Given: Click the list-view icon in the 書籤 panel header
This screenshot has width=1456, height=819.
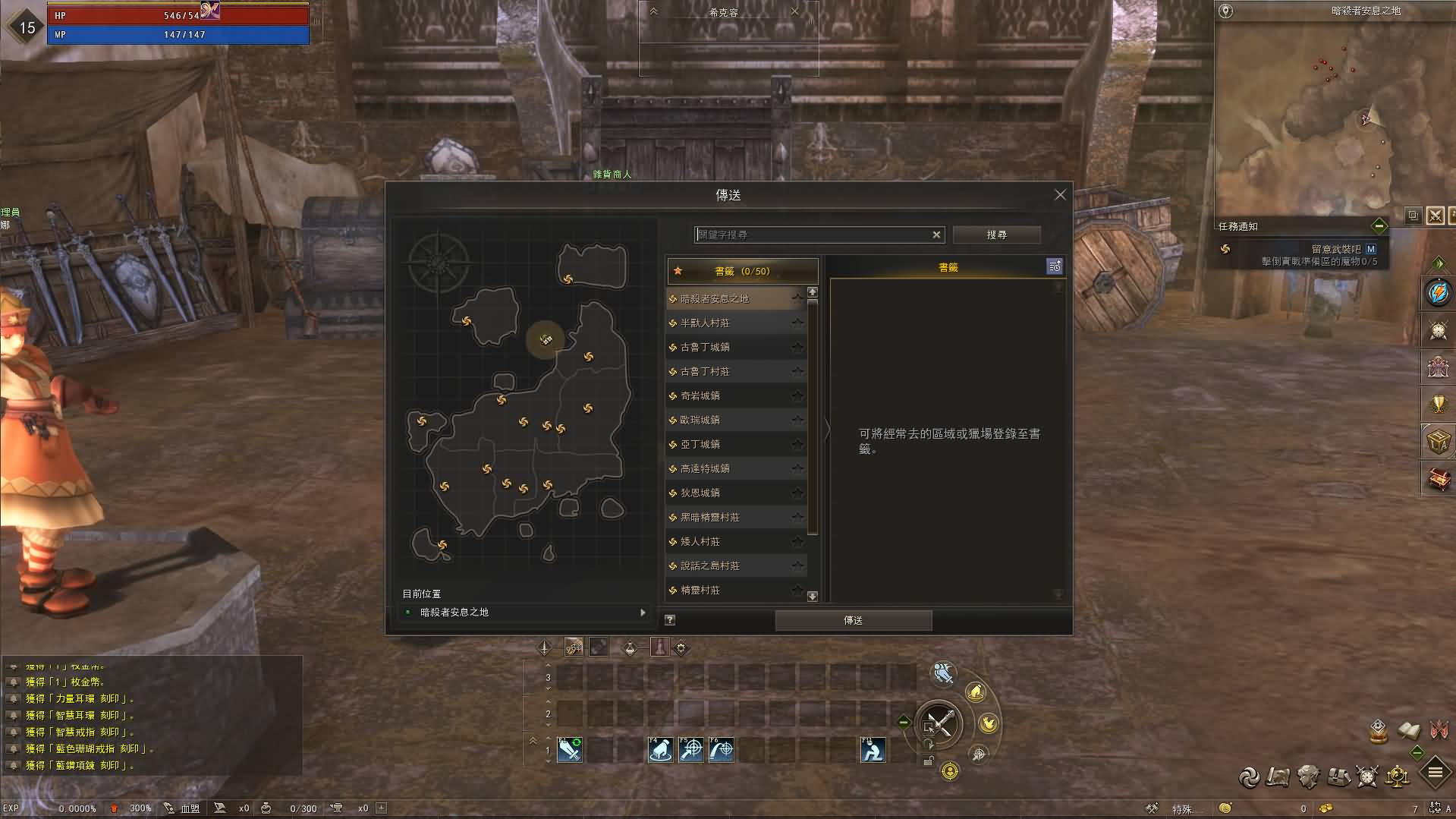Looking at the screenshot, I should pyautogui.click(x=1055, y=266).
